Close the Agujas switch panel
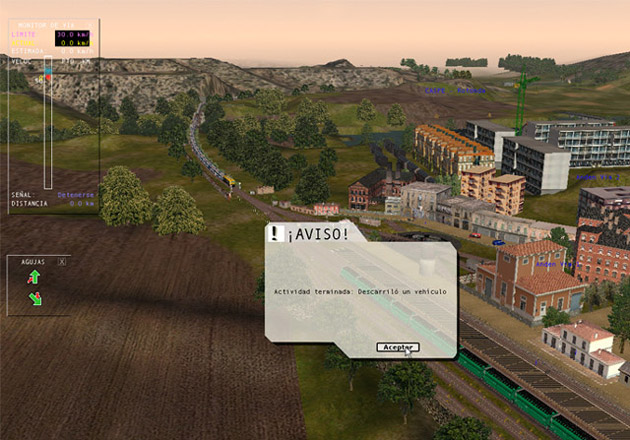The image size is (630, 440). pyautogui.click(x=62, y=261)
